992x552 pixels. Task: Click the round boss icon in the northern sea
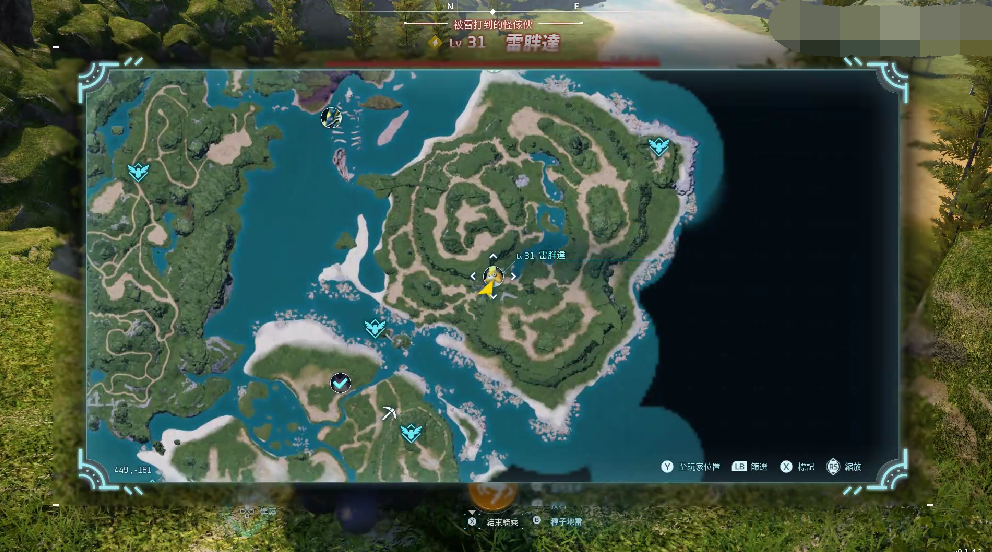[331, 118]
